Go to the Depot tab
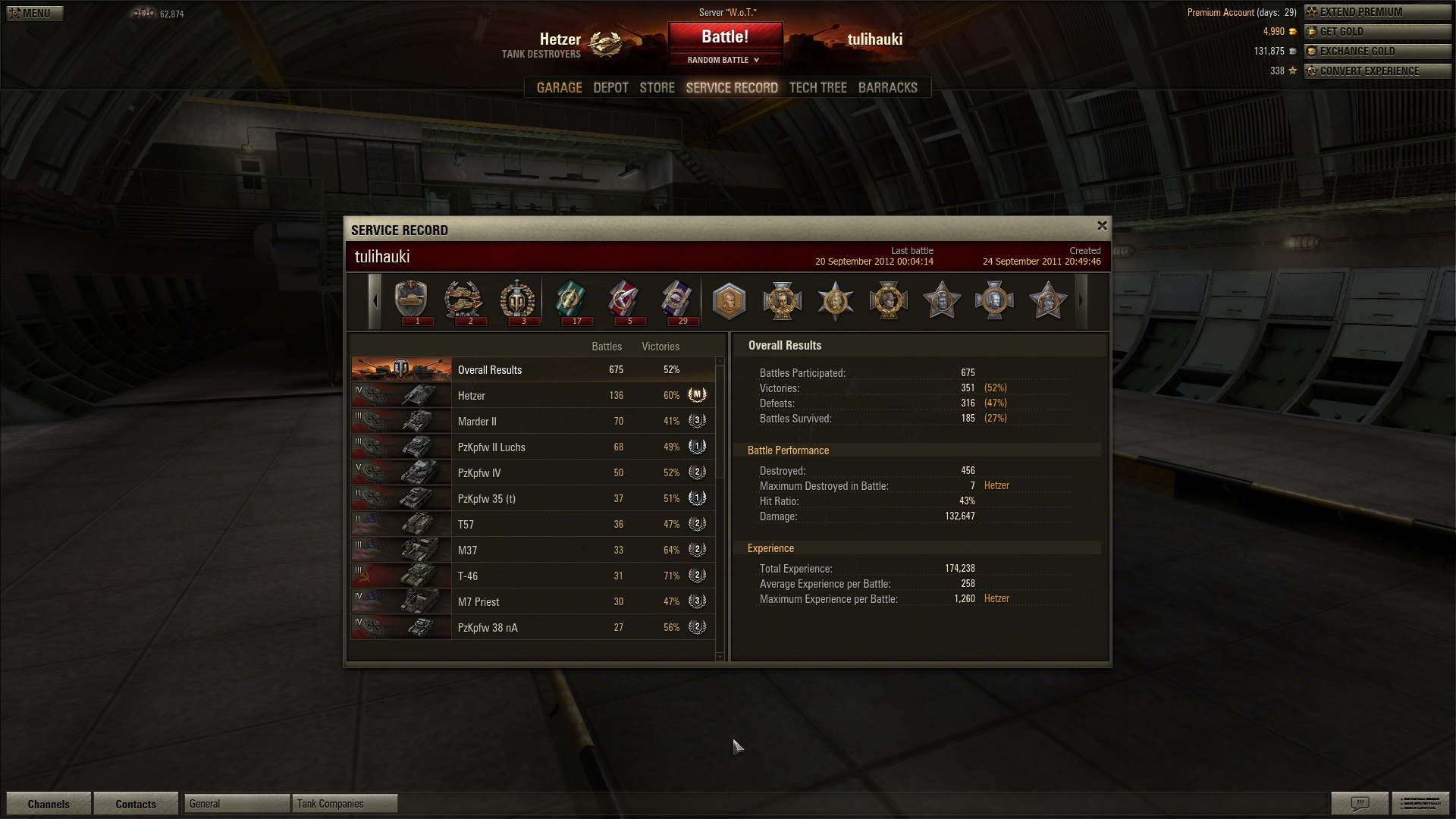The image size is (1456, 819). coord(610,88)
